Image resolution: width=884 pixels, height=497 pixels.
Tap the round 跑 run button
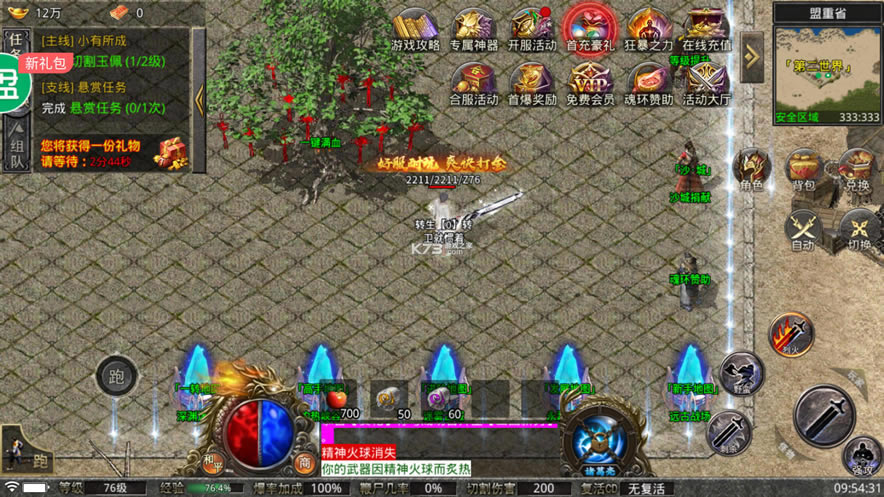point(115,378)
